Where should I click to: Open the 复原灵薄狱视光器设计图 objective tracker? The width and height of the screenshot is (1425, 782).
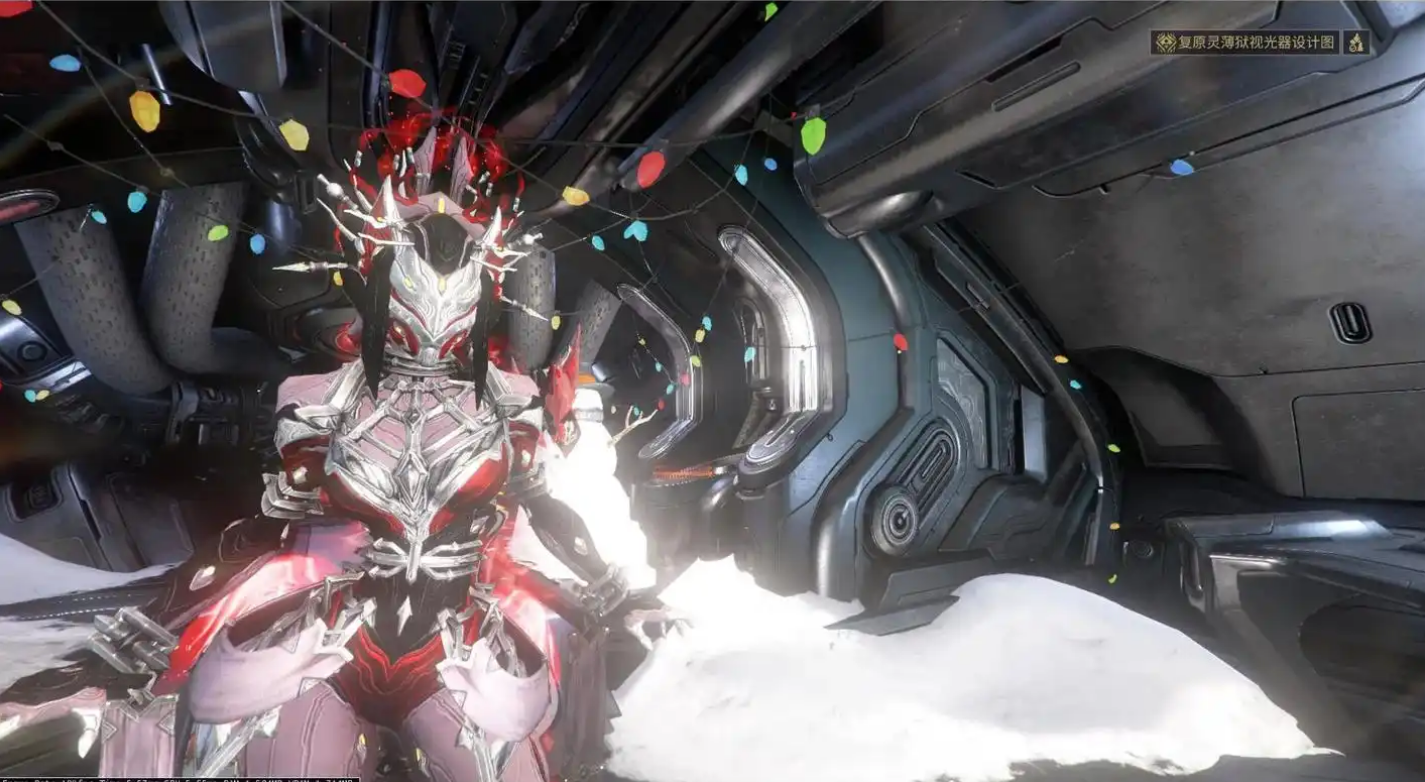1245,42
